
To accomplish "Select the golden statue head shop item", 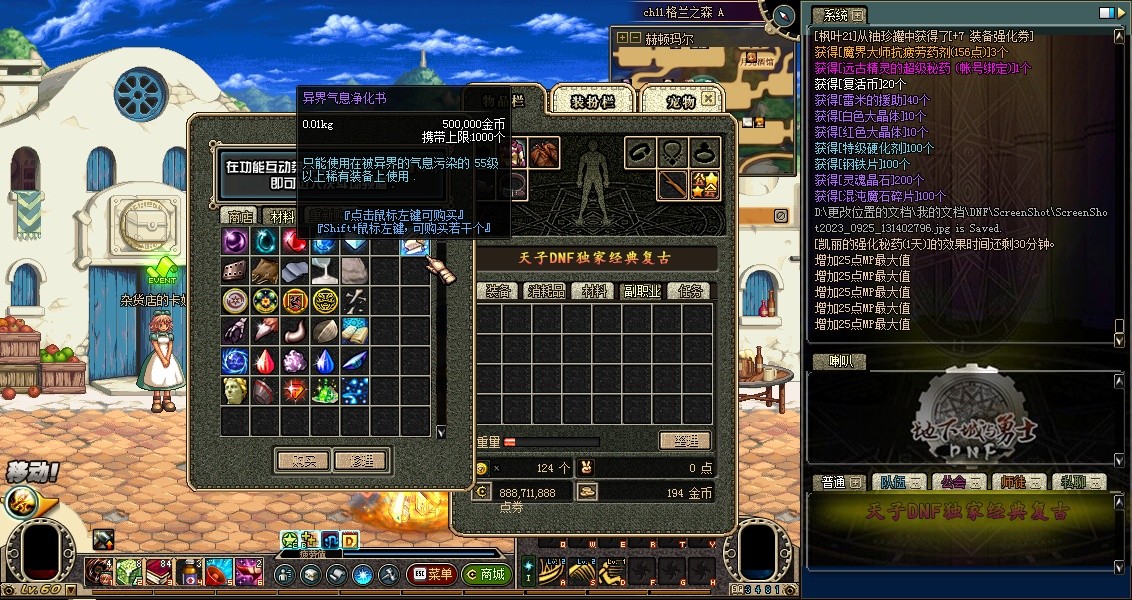I will click(x=235, y=390).
